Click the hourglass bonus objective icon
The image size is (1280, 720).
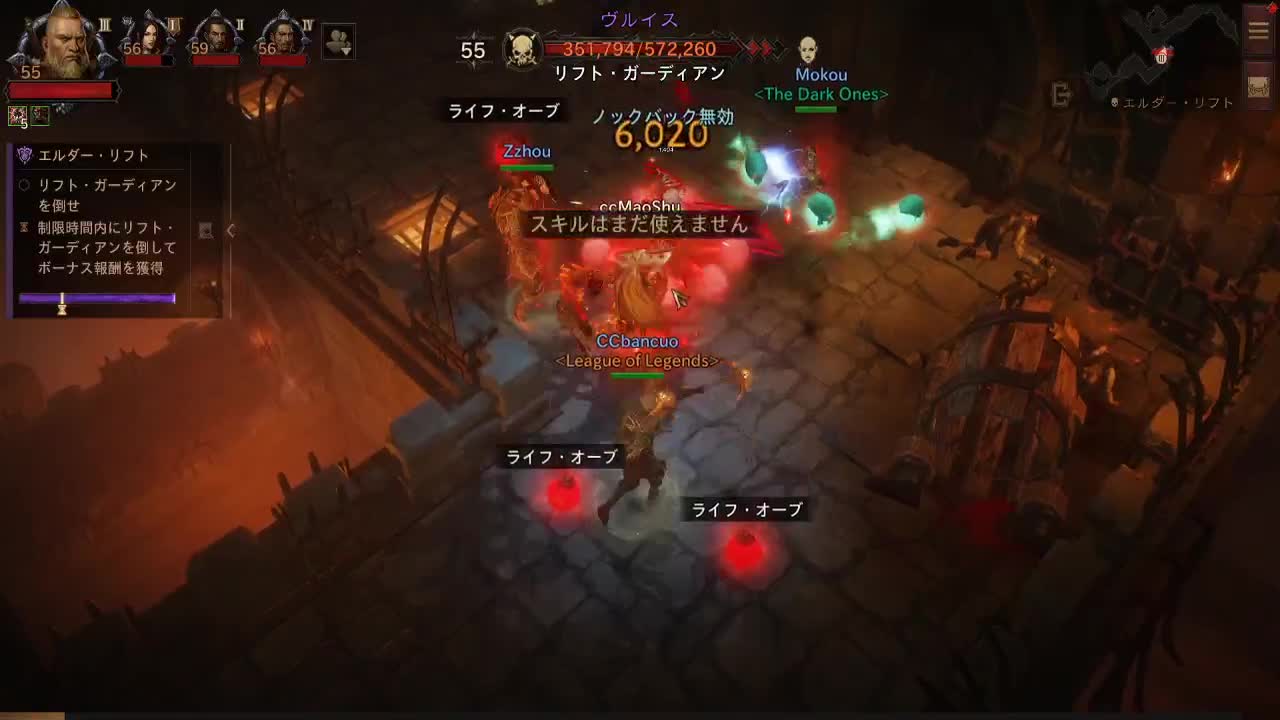pyautogui.click(x=25, y=228)
